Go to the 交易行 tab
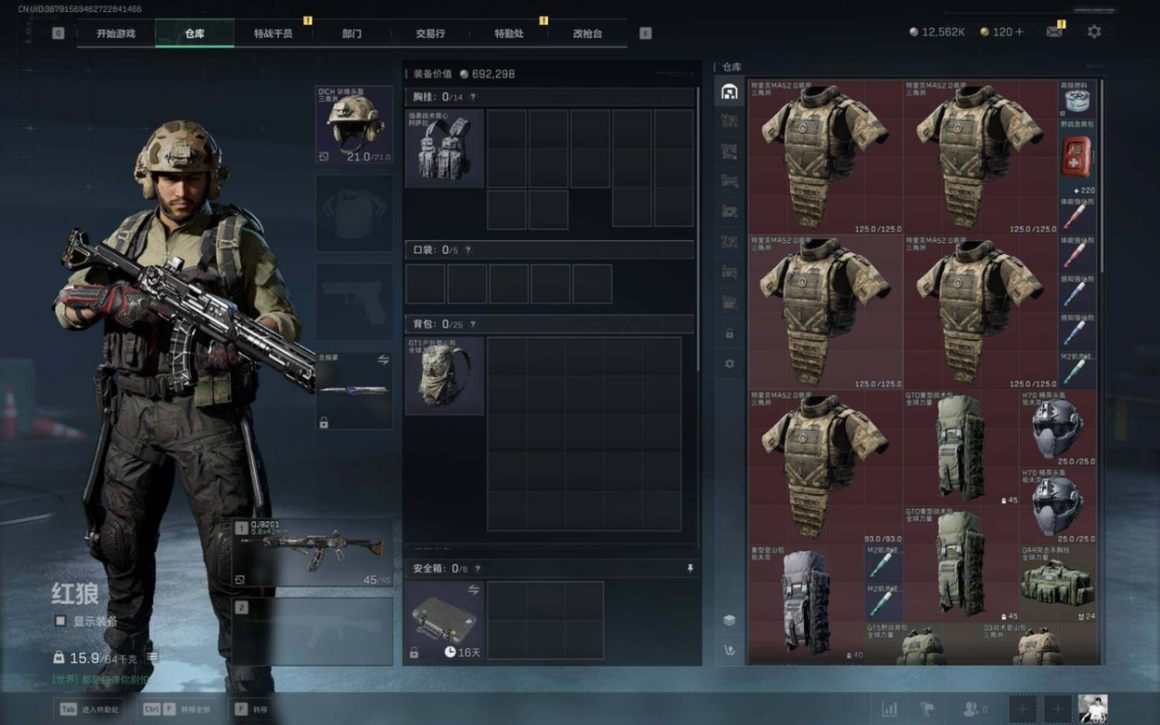1160x725 pixels. click(431, 33)
